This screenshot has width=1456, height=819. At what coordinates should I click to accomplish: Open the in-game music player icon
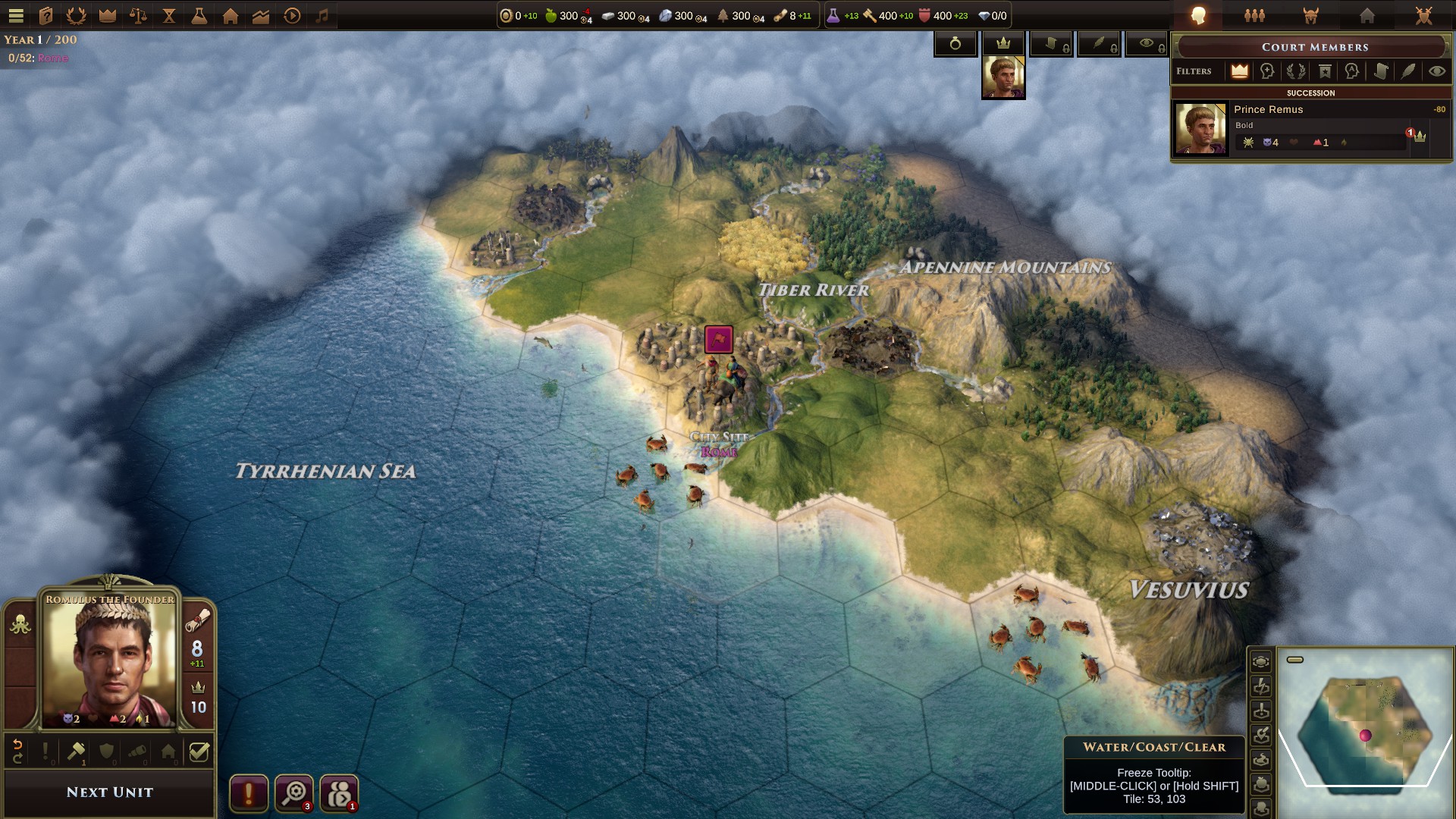pyautogui.click(x=322, y=15)
